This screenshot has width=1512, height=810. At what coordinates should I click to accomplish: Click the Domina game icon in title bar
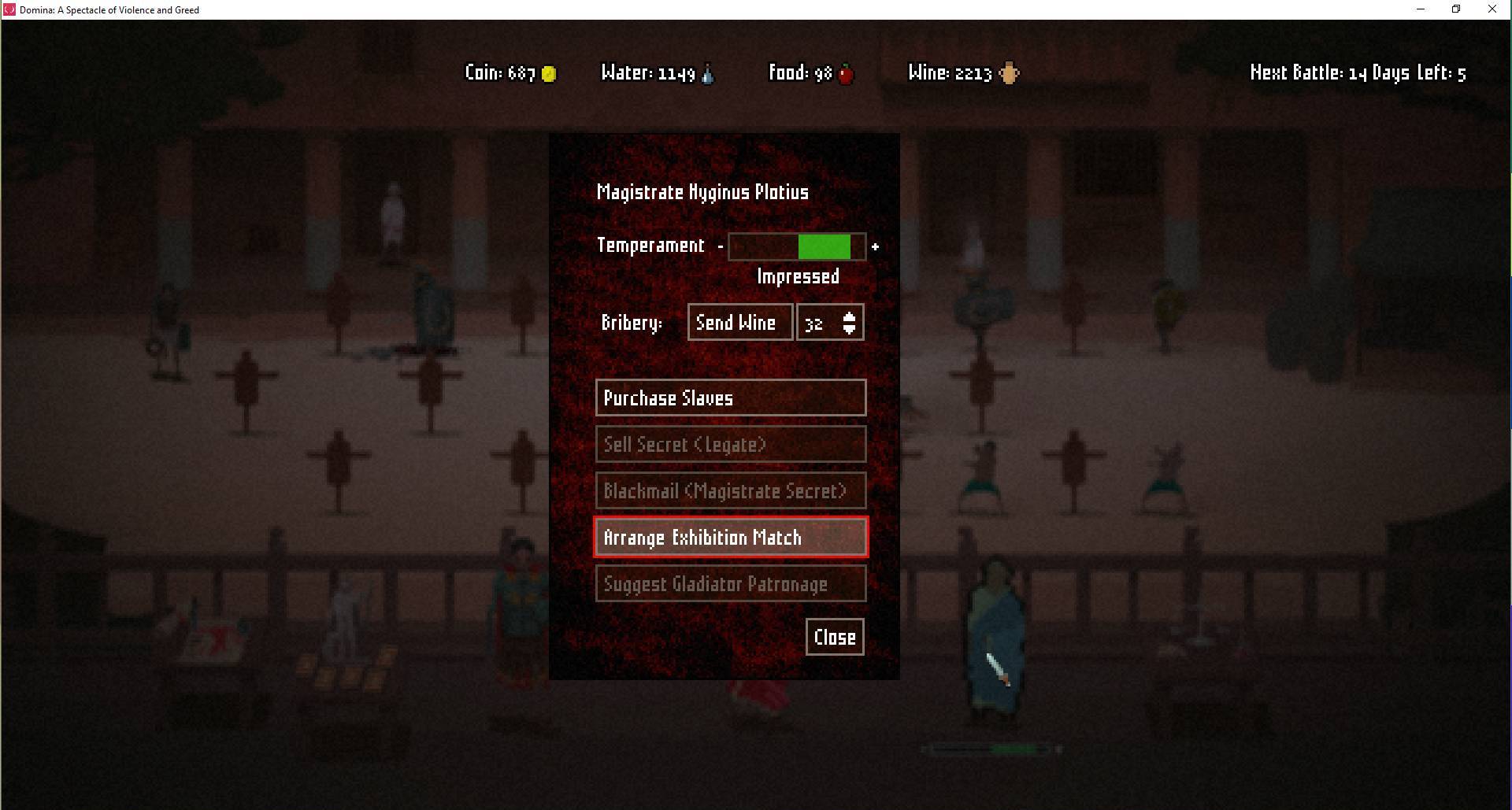pos(9,9)
